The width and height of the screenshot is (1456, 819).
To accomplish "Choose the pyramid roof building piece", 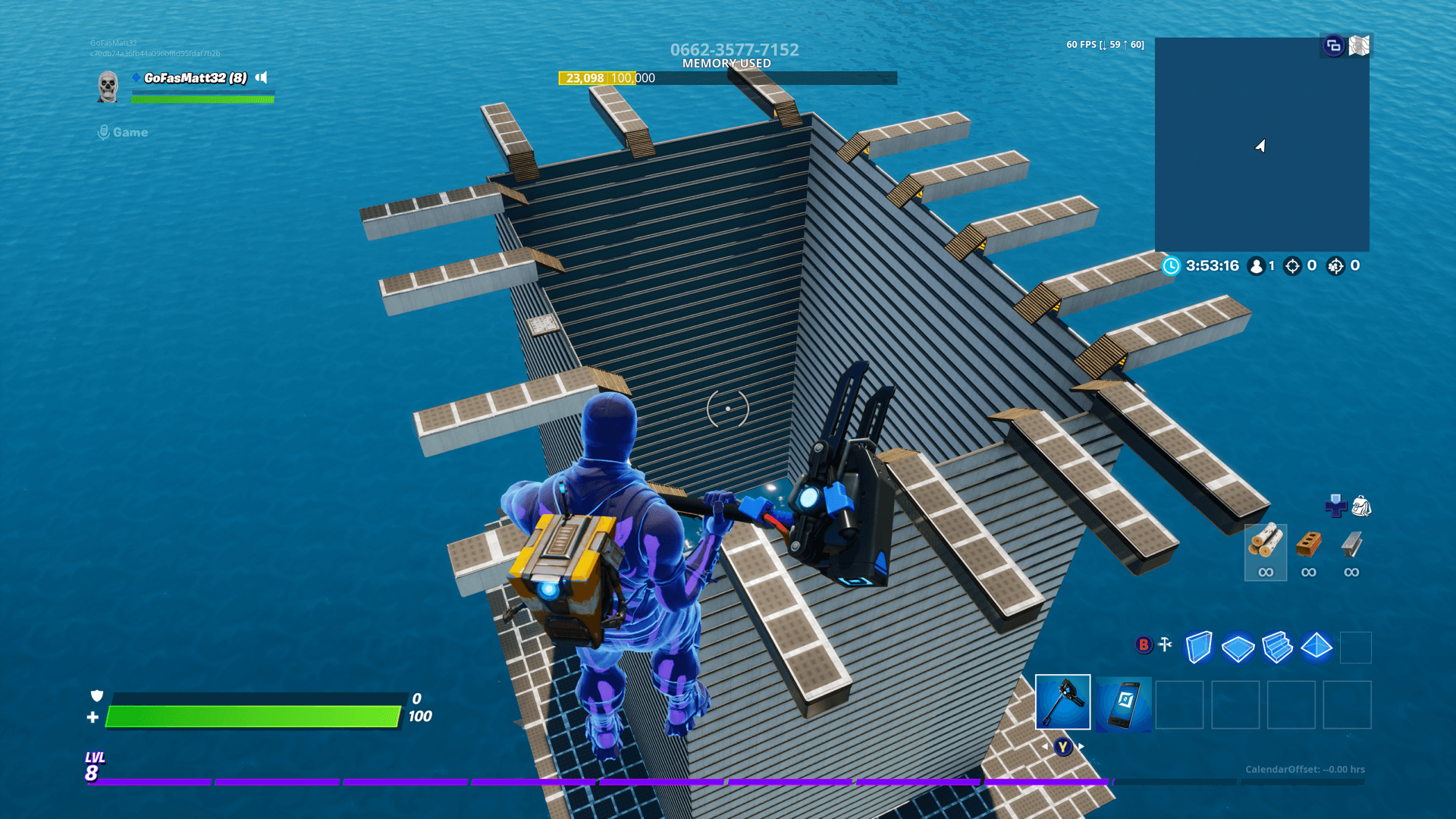I will 1316,647.
